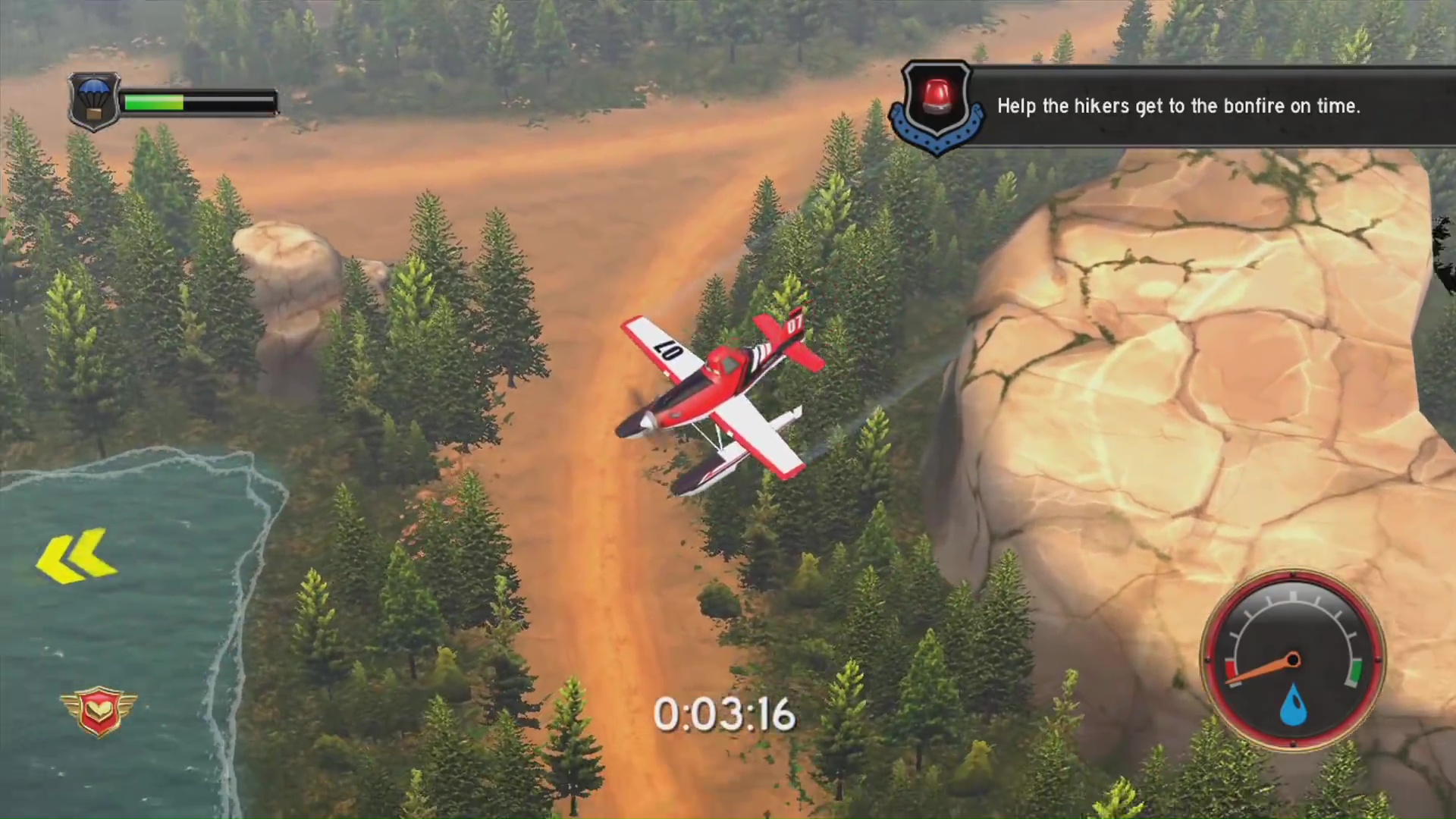Click the red siren mission badge
Screen dimensions: 1456x819
tap(937, 105)
